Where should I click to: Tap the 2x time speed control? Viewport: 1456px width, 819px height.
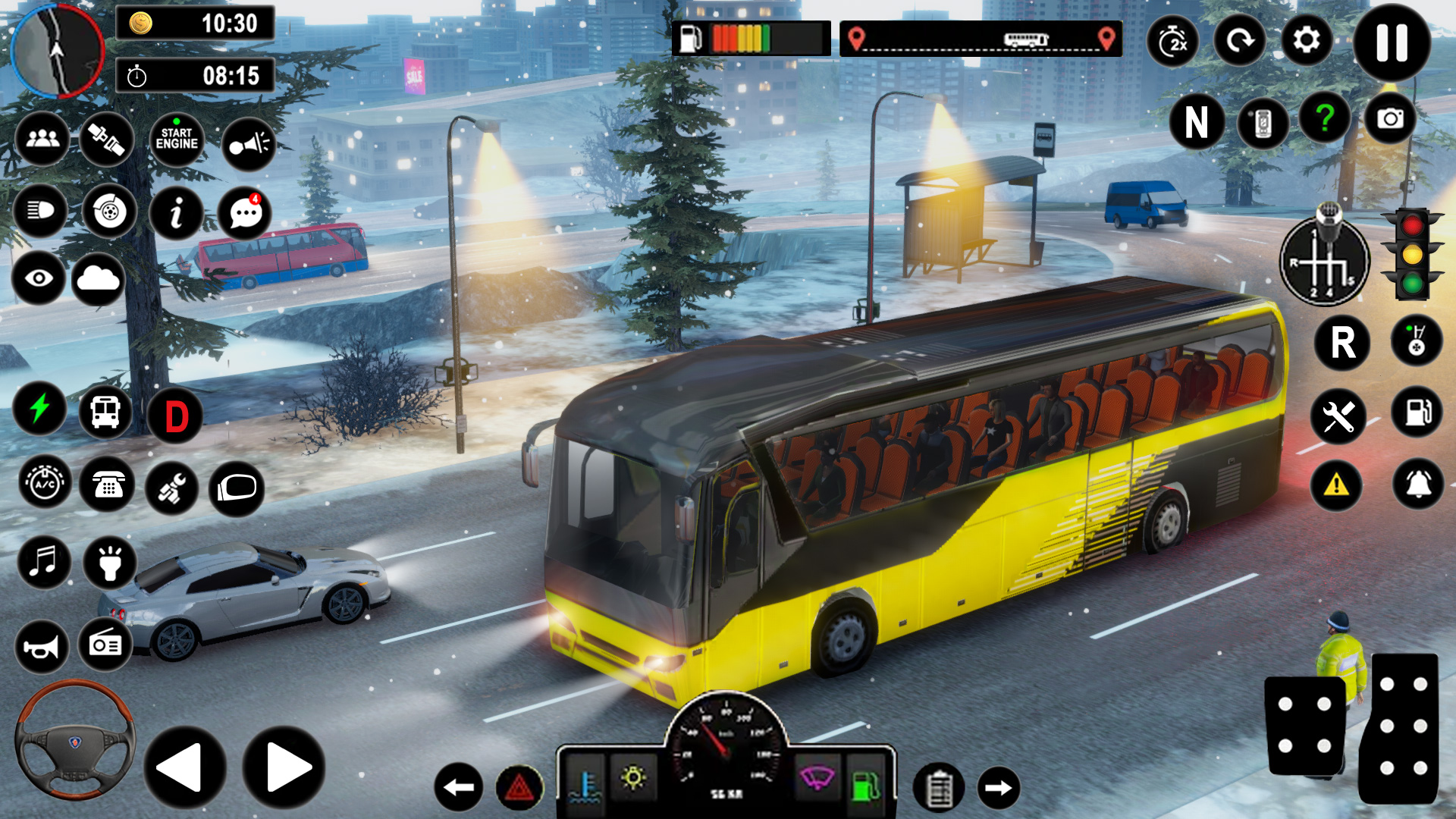pyautogui.click(x=1172, y=42)
